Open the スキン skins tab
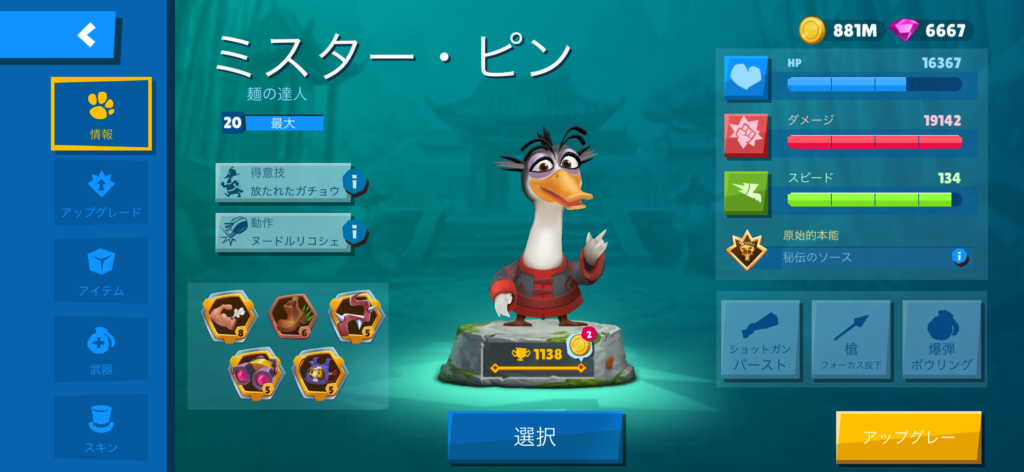The image size is (1024, 472). click(101, 425)
